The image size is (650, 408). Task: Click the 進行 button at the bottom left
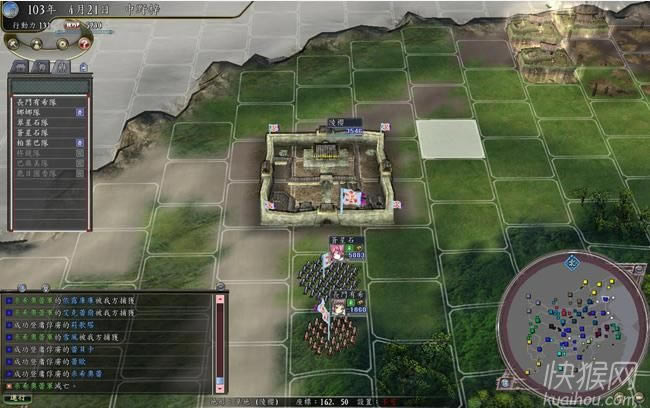[x=20, y=397]
